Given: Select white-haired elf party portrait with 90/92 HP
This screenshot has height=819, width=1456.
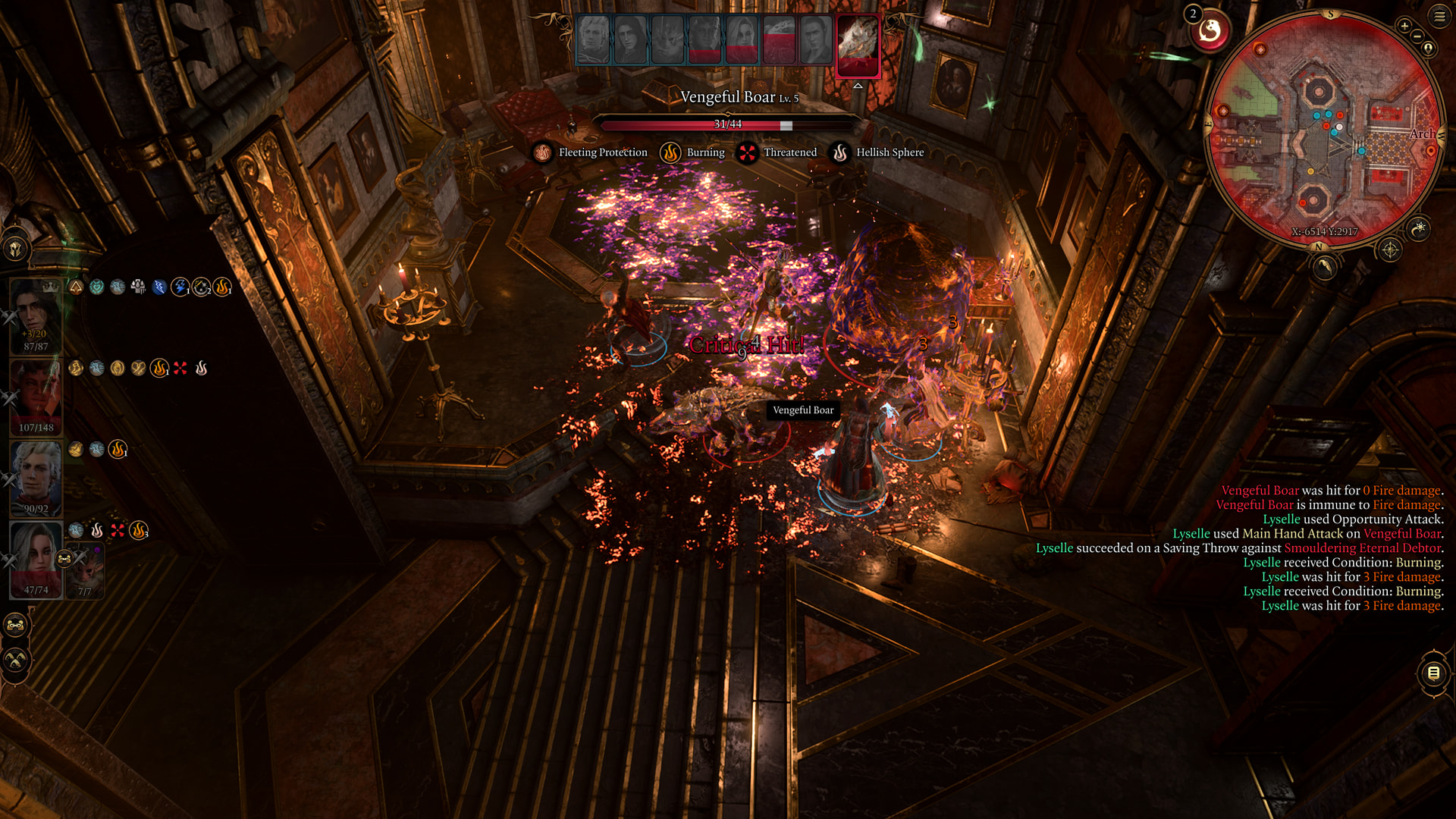Looking at the screenshot, I should tap(35, 478).
